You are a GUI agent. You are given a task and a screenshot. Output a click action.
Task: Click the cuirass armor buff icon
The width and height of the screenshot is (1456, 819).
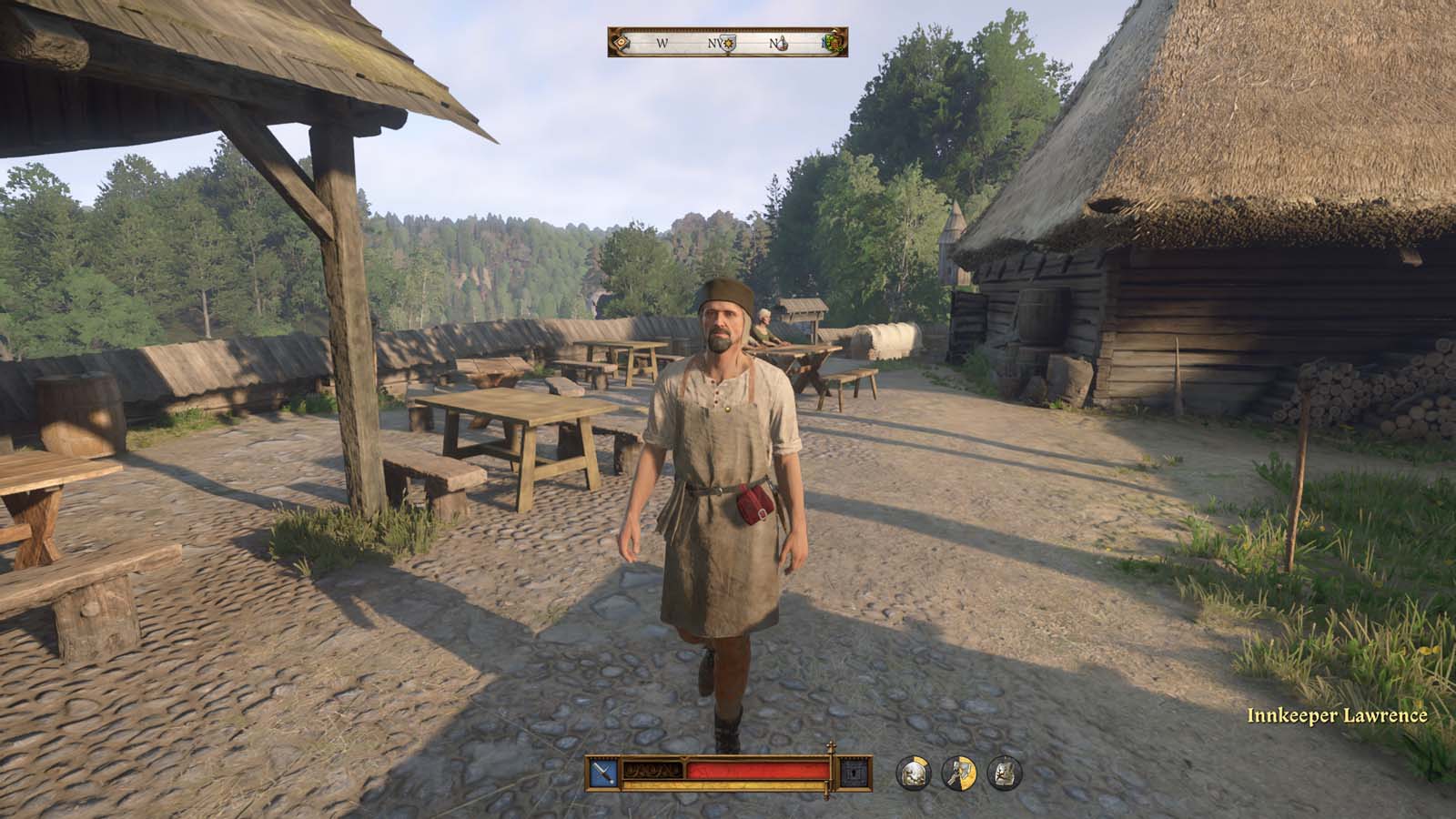tap(1004, 773)
